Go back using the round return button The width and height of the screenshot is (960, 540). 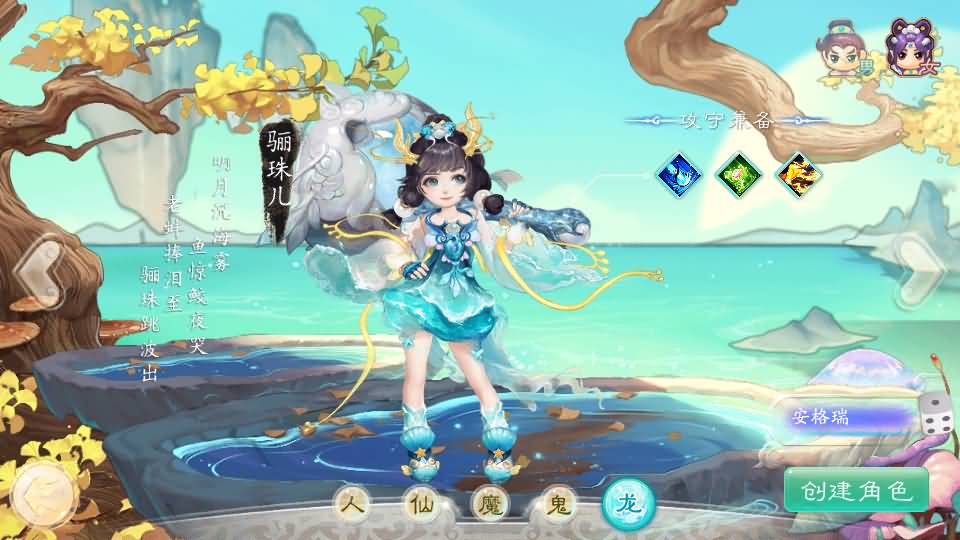pos(42,493)
